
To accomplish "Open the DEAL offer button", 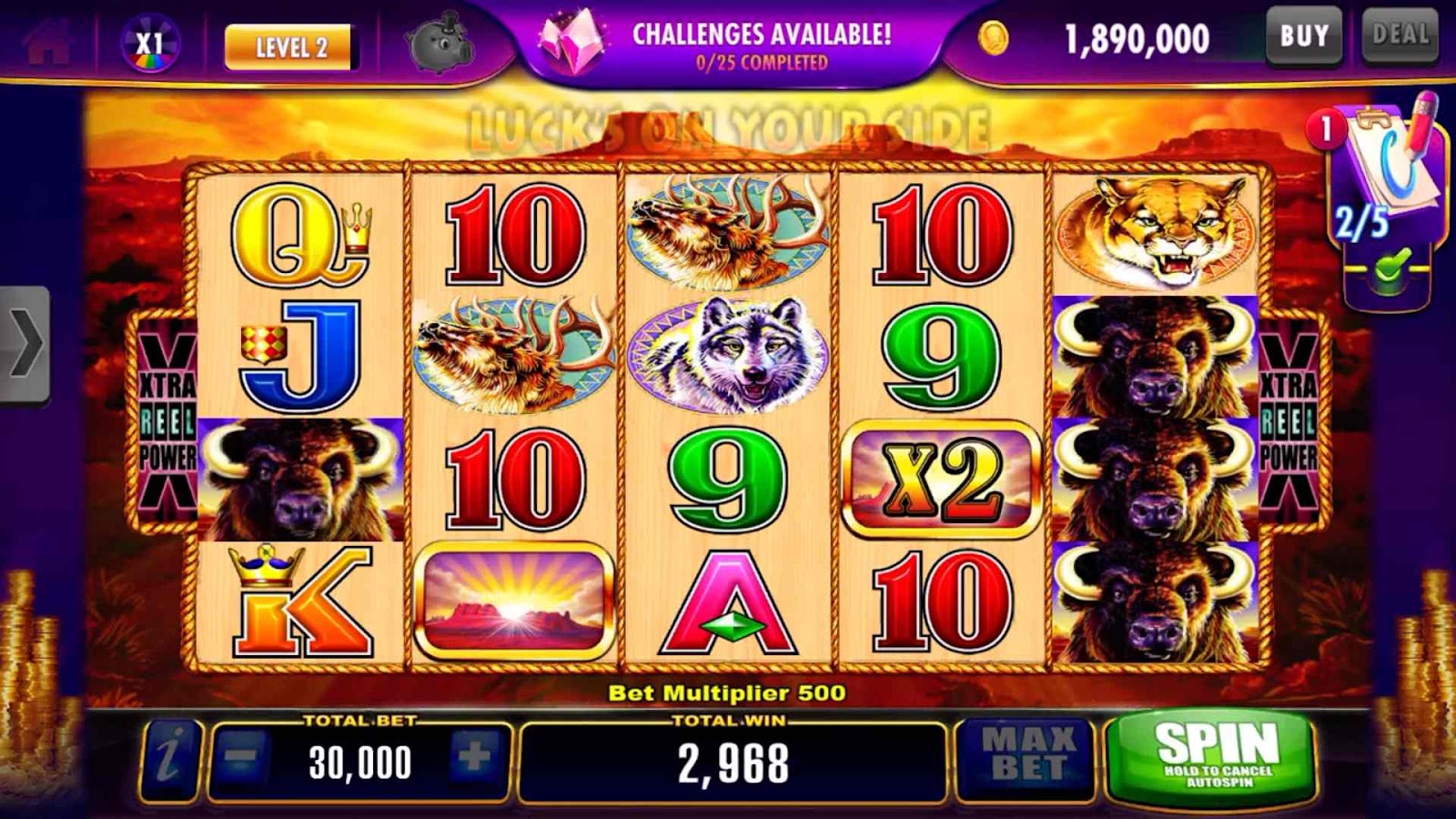I will coord(1400,36).
